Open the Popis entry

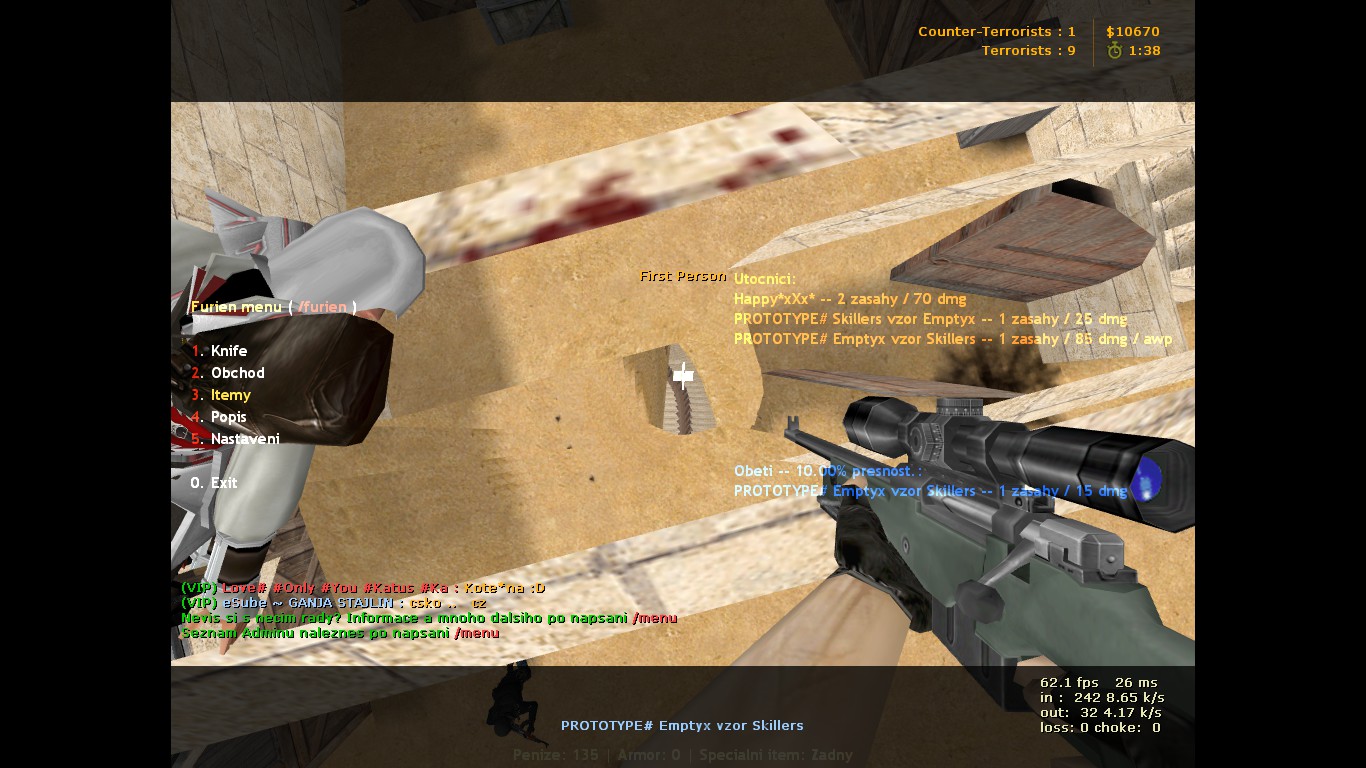(x=228, y=417)
